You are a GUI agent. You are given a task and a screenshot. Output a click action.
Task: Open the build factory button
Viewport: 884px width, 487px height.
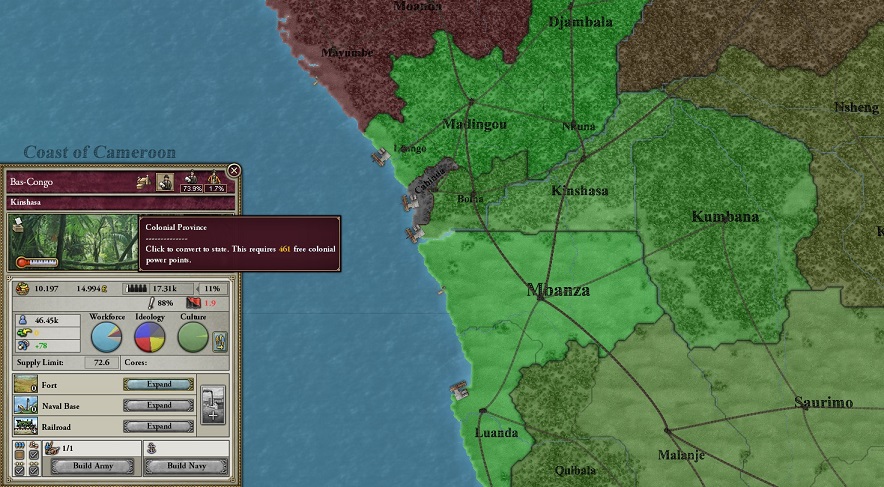212,404
